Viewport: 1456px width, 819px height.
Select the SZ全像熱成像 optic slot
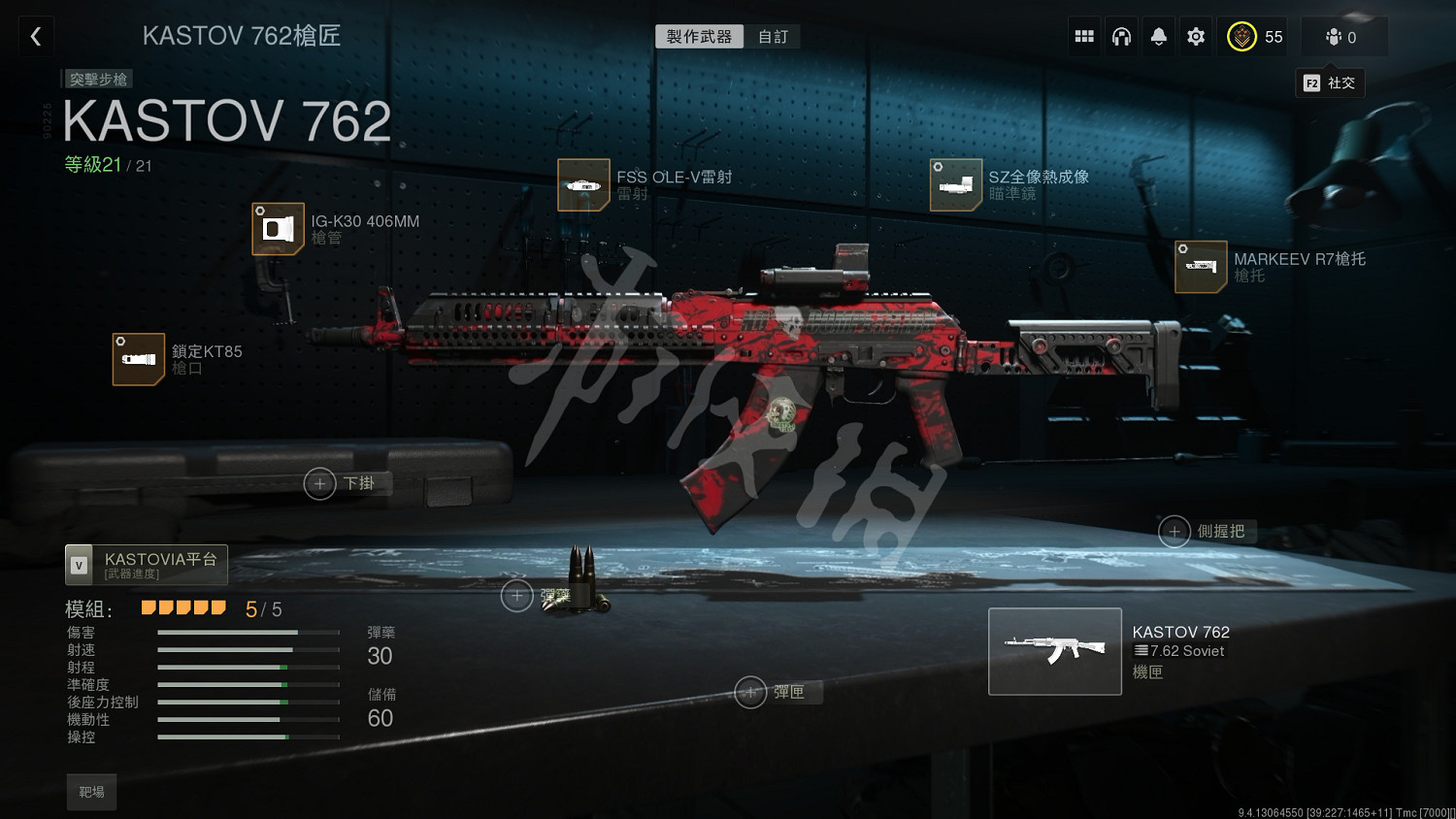point(955,184)
